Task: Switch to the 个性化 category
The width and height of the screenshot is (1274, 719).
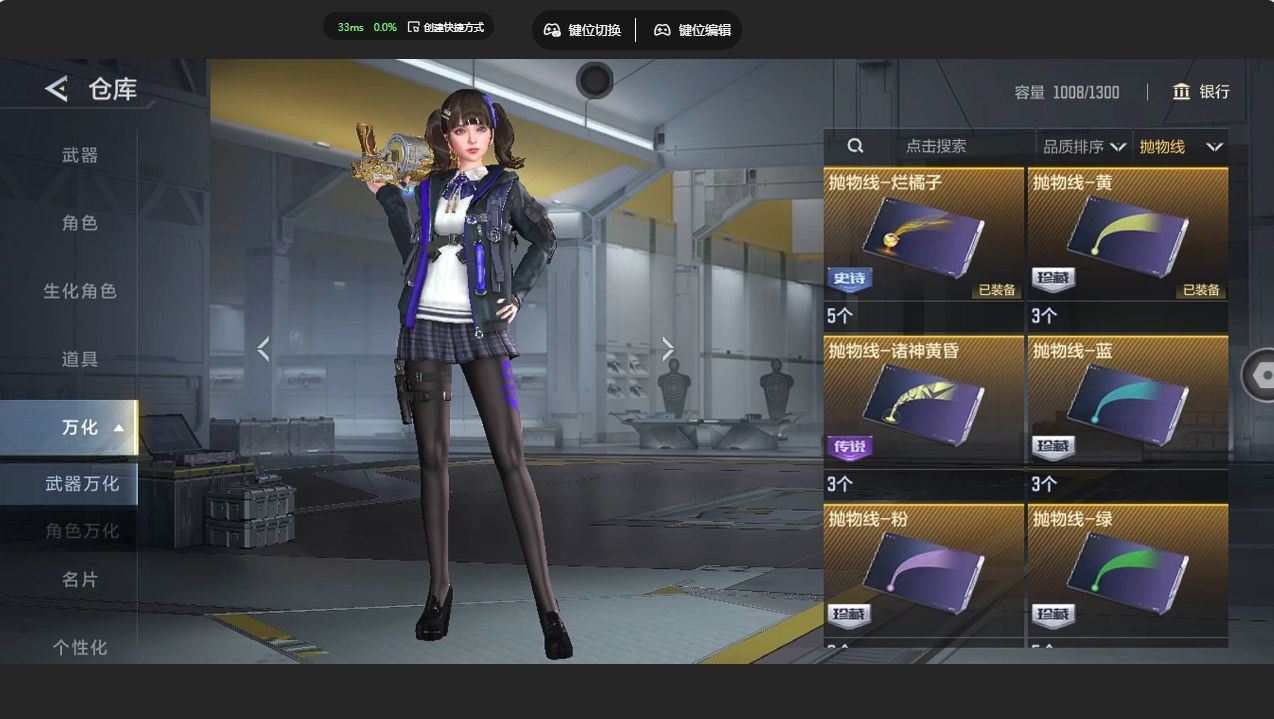Action: (80, 647)
